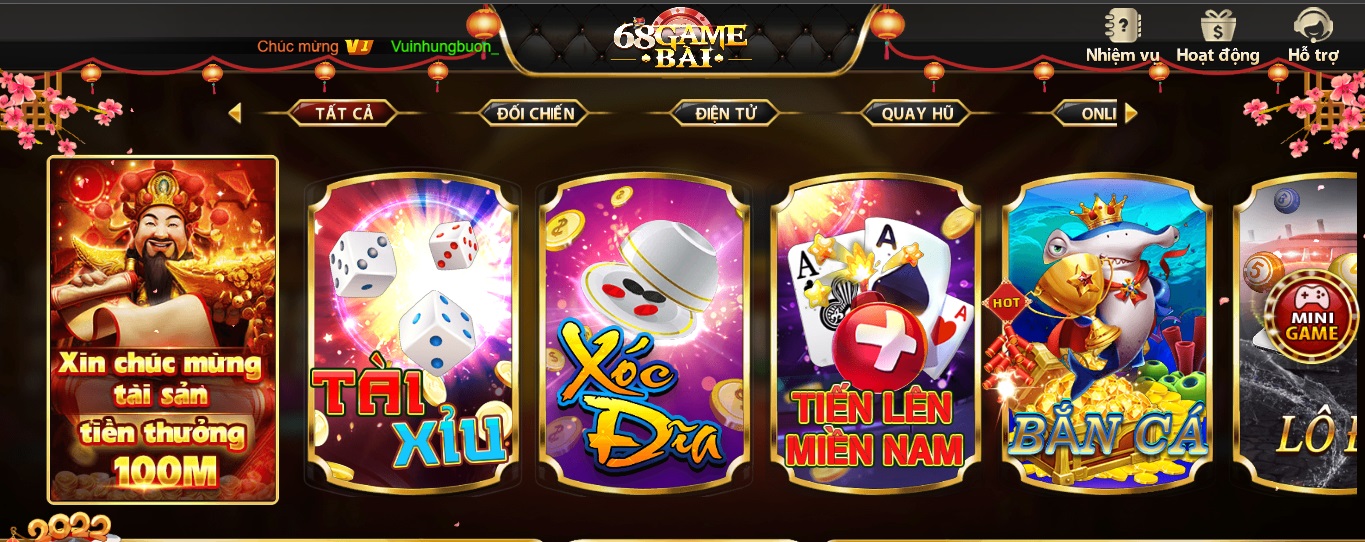The width and height of the screenshot is (1365, 542).
Task: Click the right category arrow
Action: 1131,113
